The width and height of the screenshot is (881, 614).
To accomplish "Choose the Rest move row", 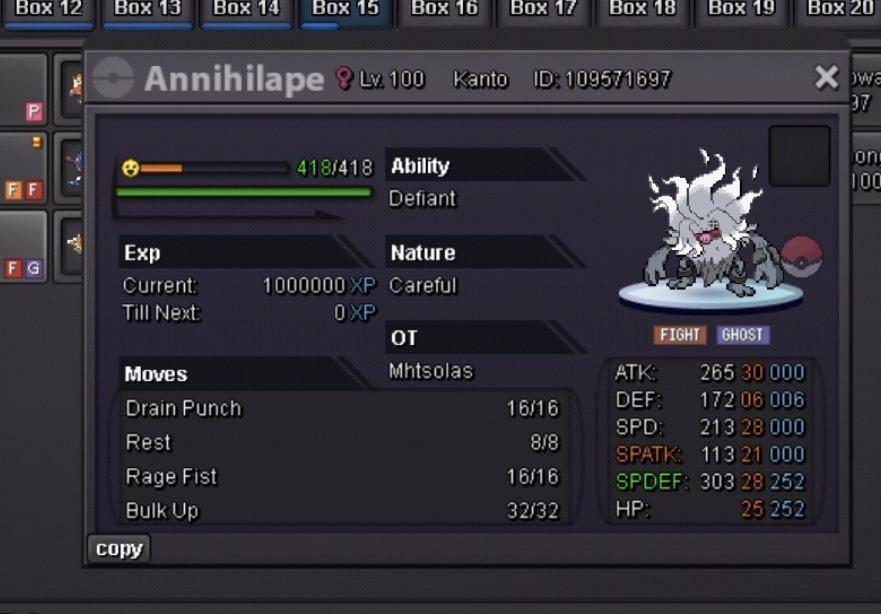I will (342, 442).
